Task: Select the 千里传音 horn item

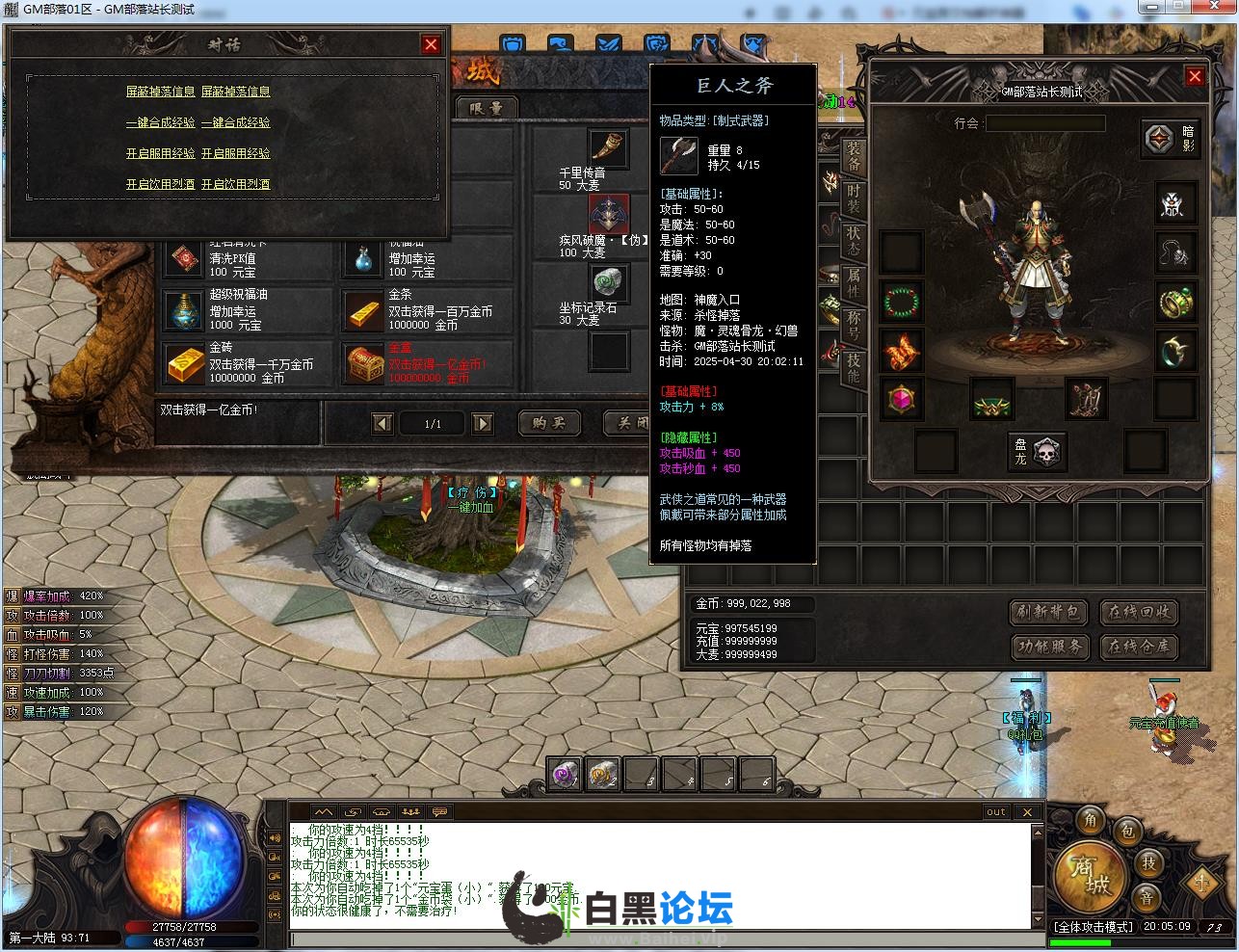Action: tap(608, 147)
